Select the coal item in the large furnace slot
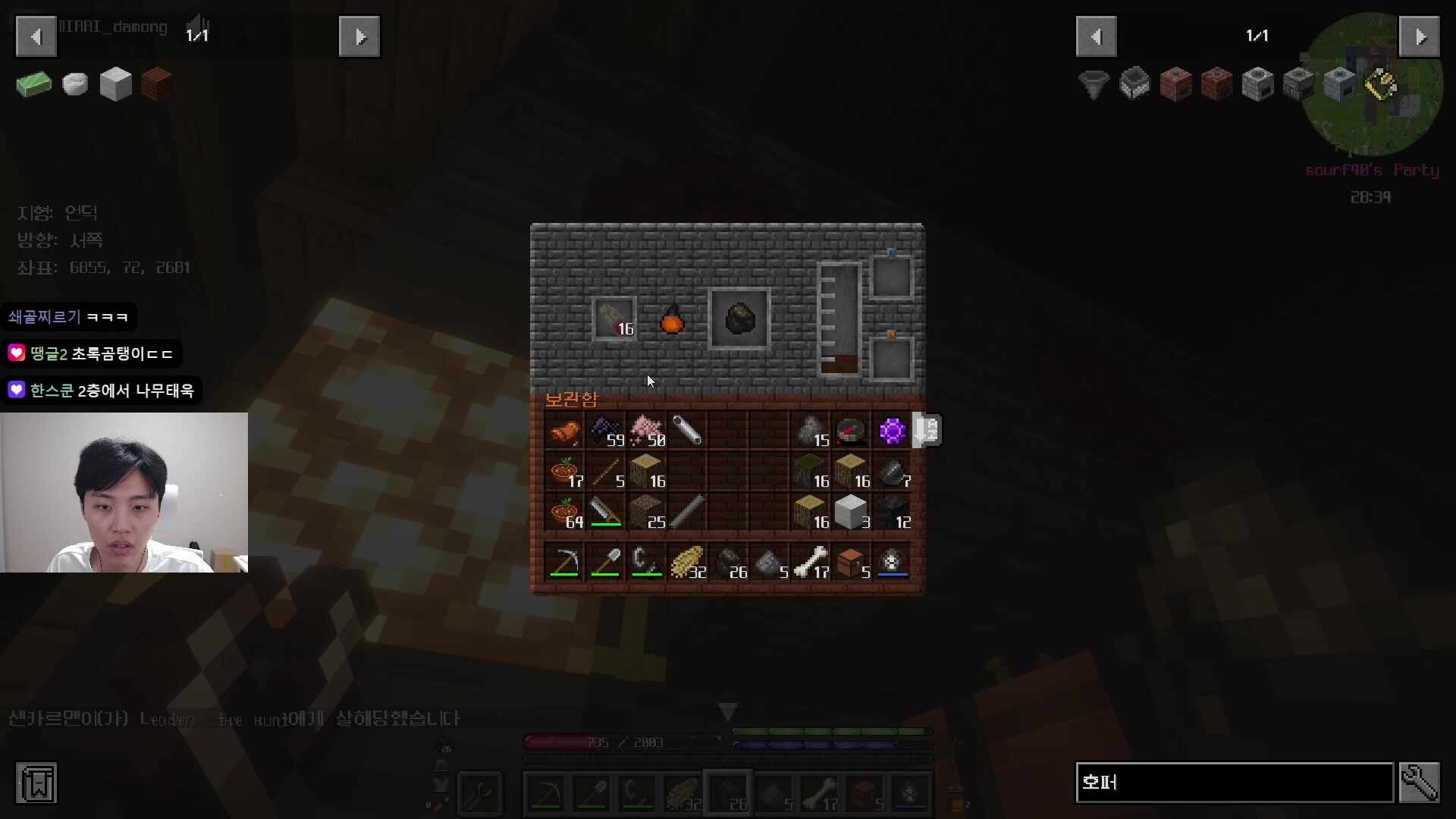The image size is (1456, 819). 739,319
